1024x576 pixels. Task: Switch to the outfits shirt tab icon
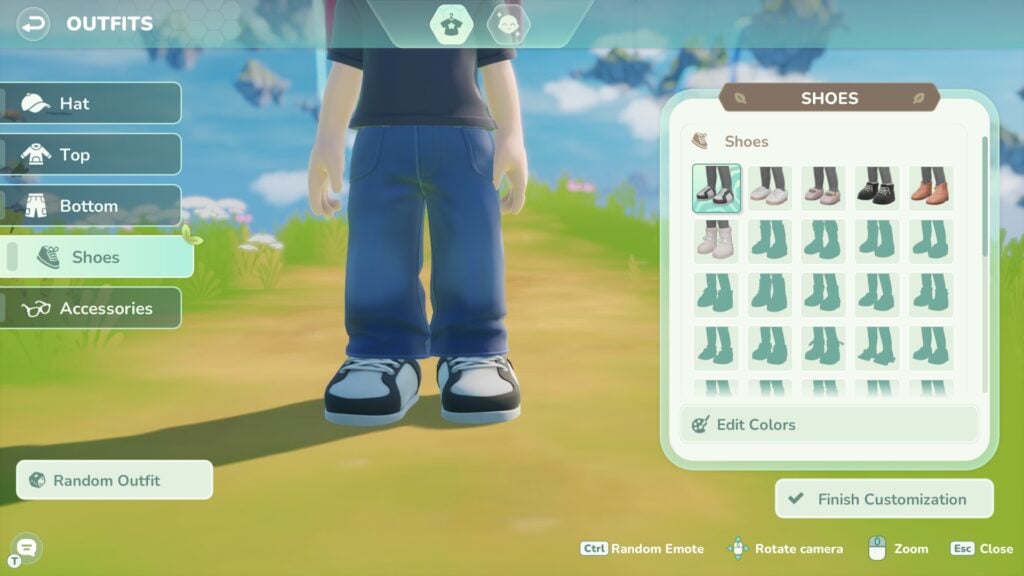pyautogui.click(x=451, y=24)
